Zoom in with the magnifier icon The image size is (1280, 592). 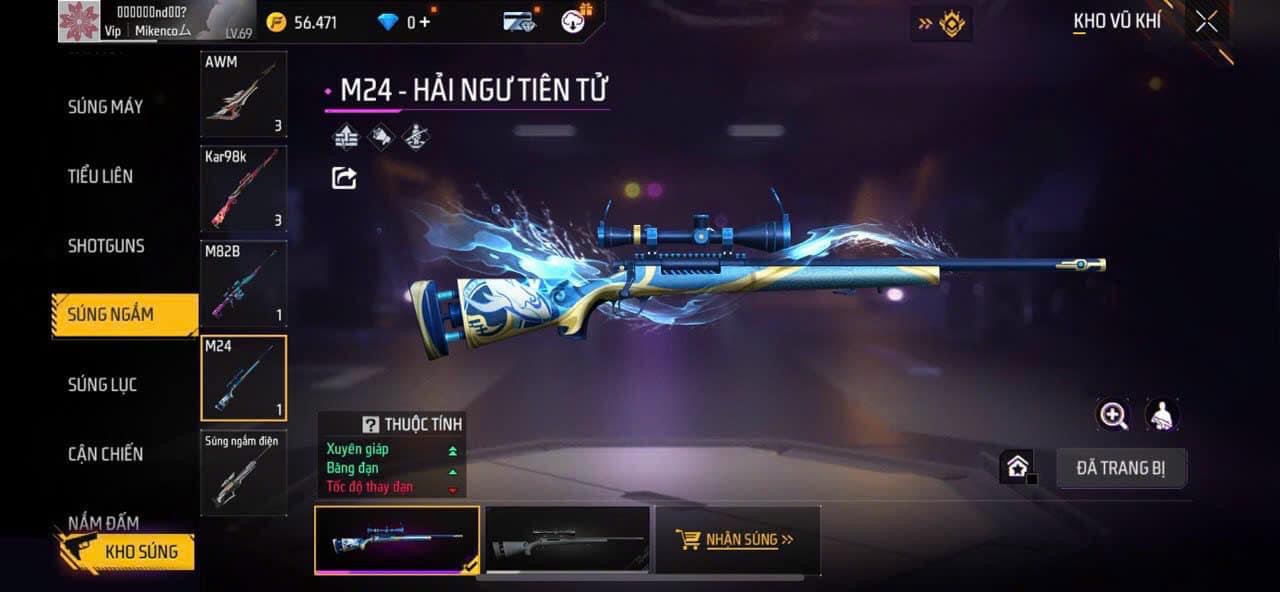1113,415
